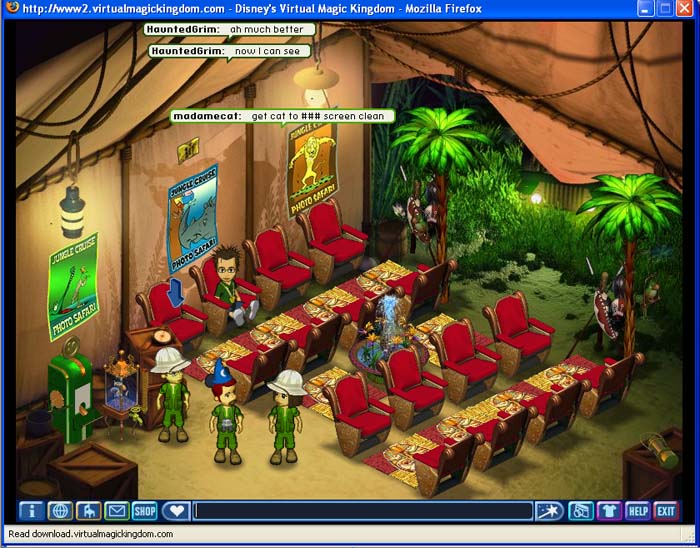The height and width of the screenshot is (548, 700).
Task: Click the EXIT button
Action: [665, 511]
